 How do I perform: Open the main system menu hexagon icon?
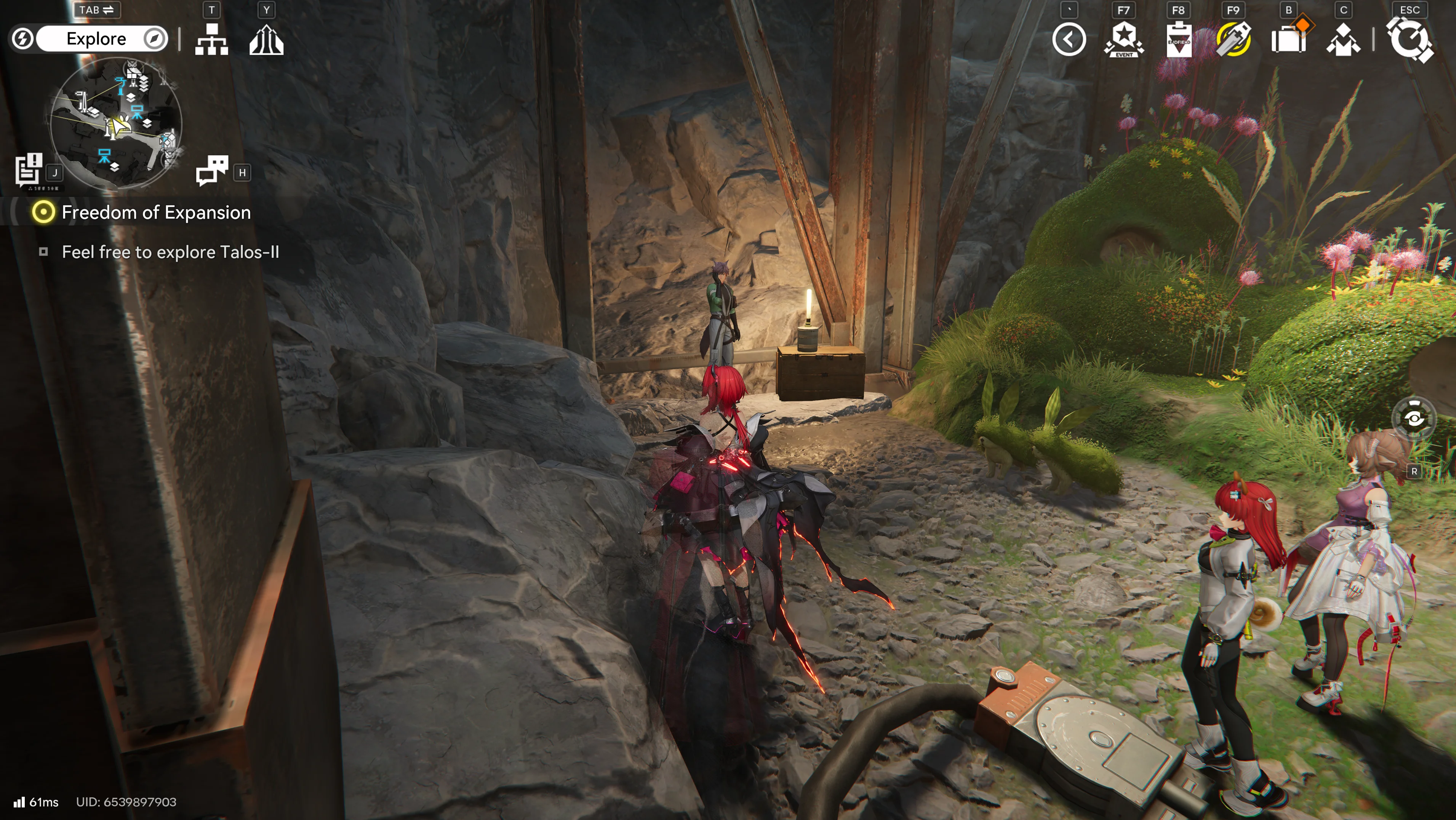1410,40
